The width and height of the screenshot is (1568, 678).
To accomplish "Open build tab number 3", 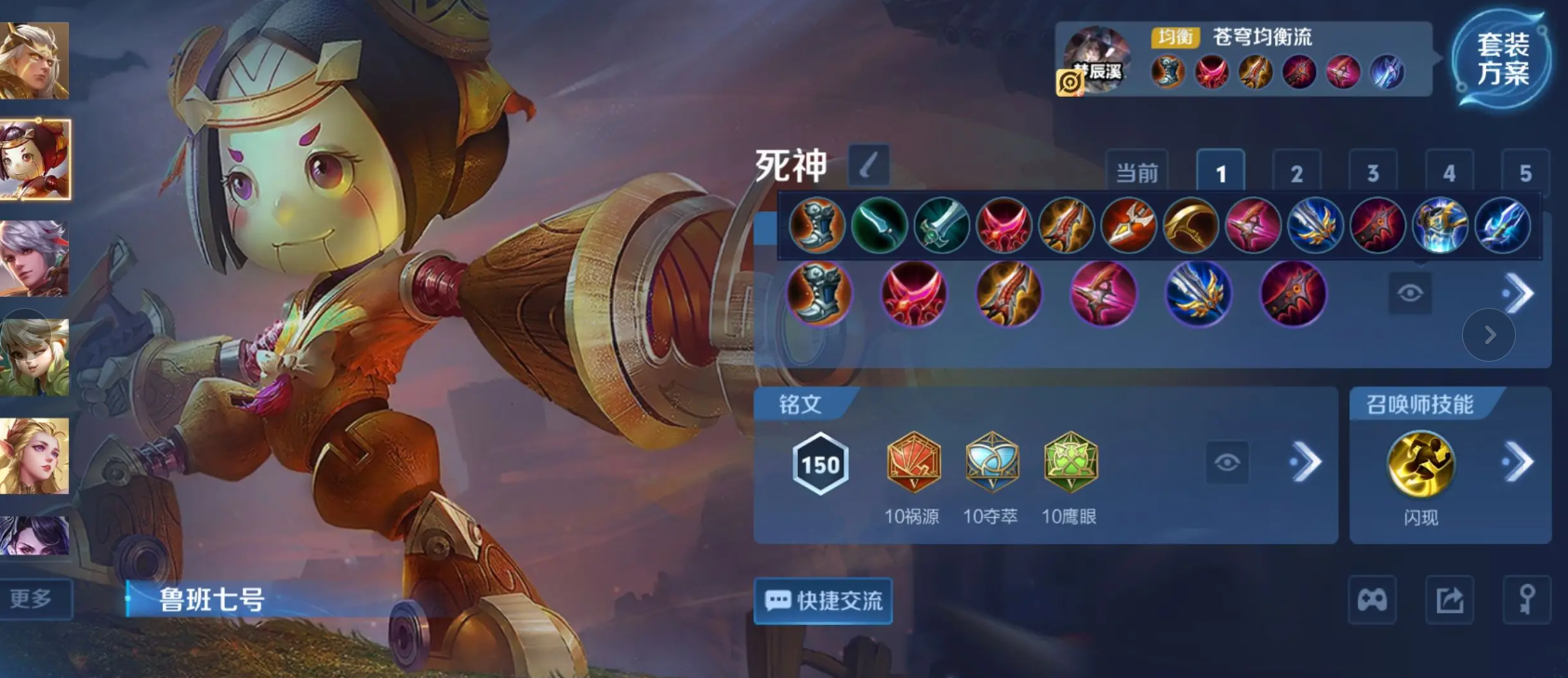I will click(1372, 170).
